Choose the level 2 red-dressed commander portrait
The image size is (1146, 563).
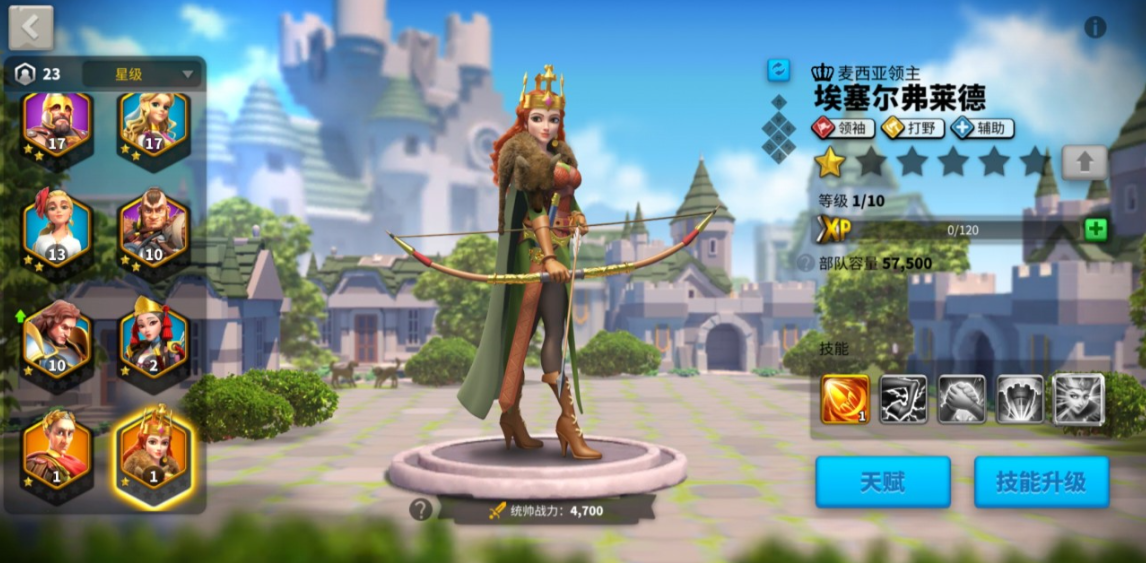(154, 338)
